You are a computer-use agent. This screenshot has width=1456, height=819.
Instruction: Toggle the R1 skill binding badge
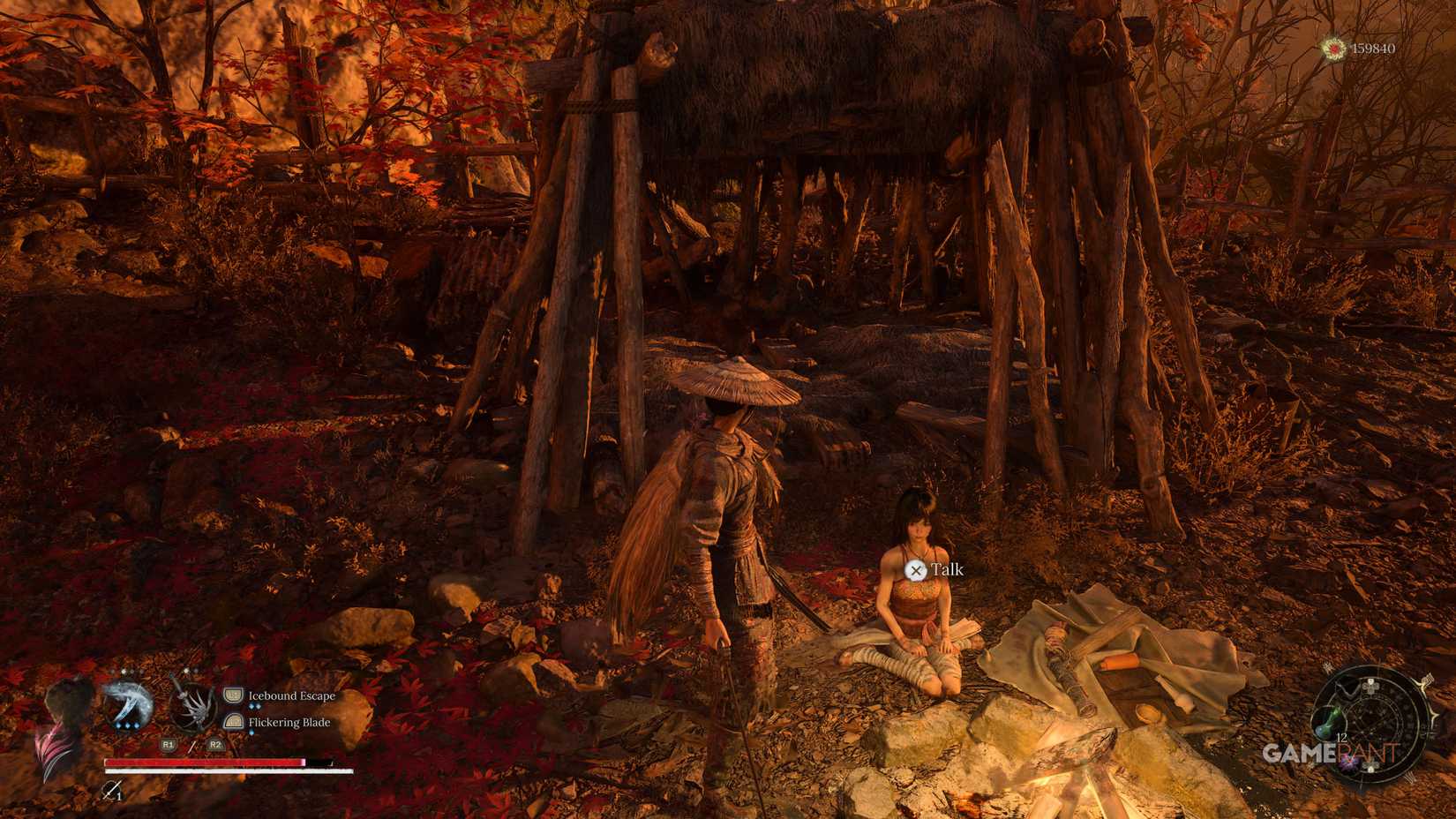[x=169, y=744]
